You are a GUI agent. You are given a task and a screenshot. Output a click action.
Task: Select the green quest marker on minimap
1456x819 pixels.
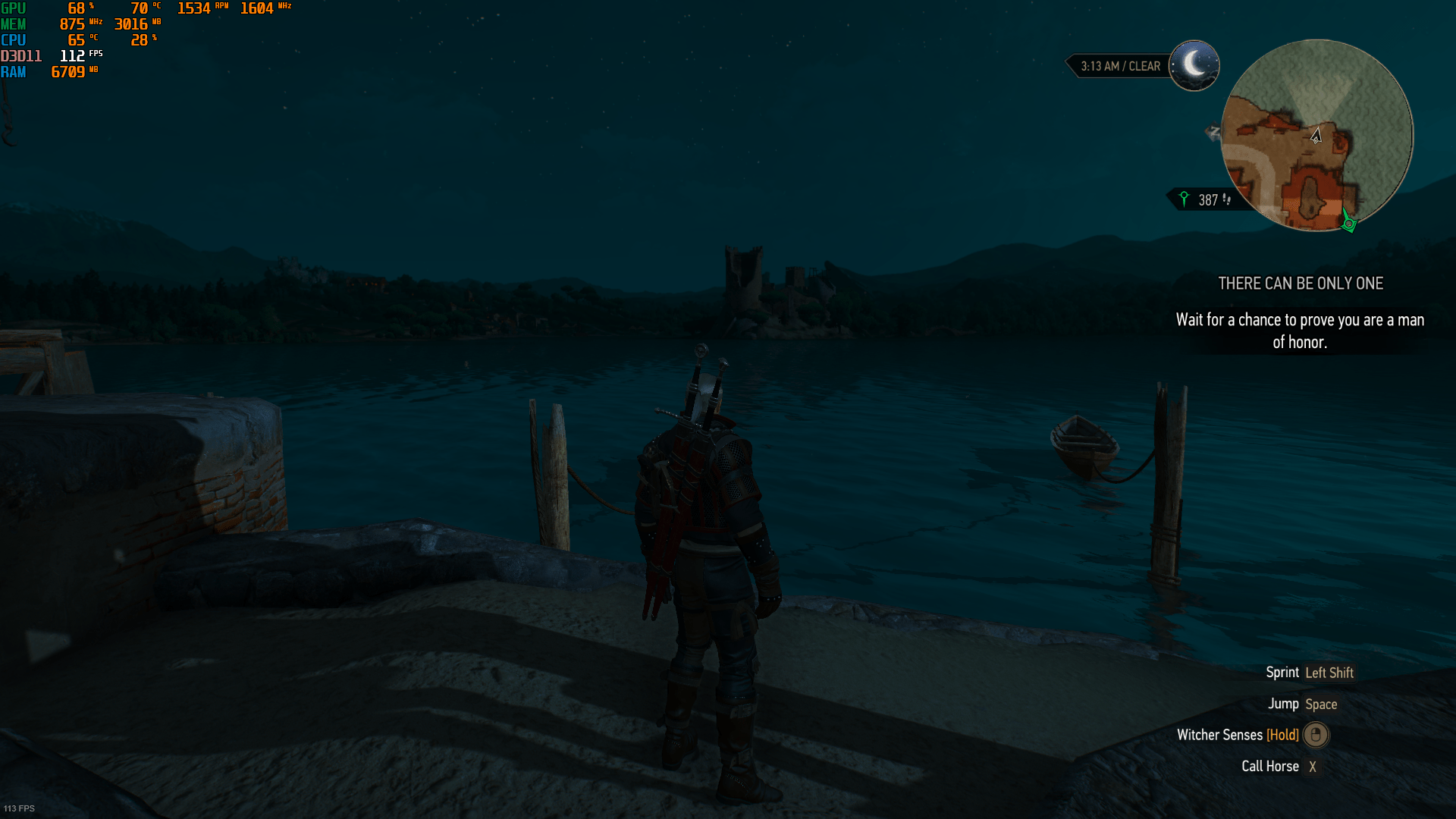[1348, 223]
